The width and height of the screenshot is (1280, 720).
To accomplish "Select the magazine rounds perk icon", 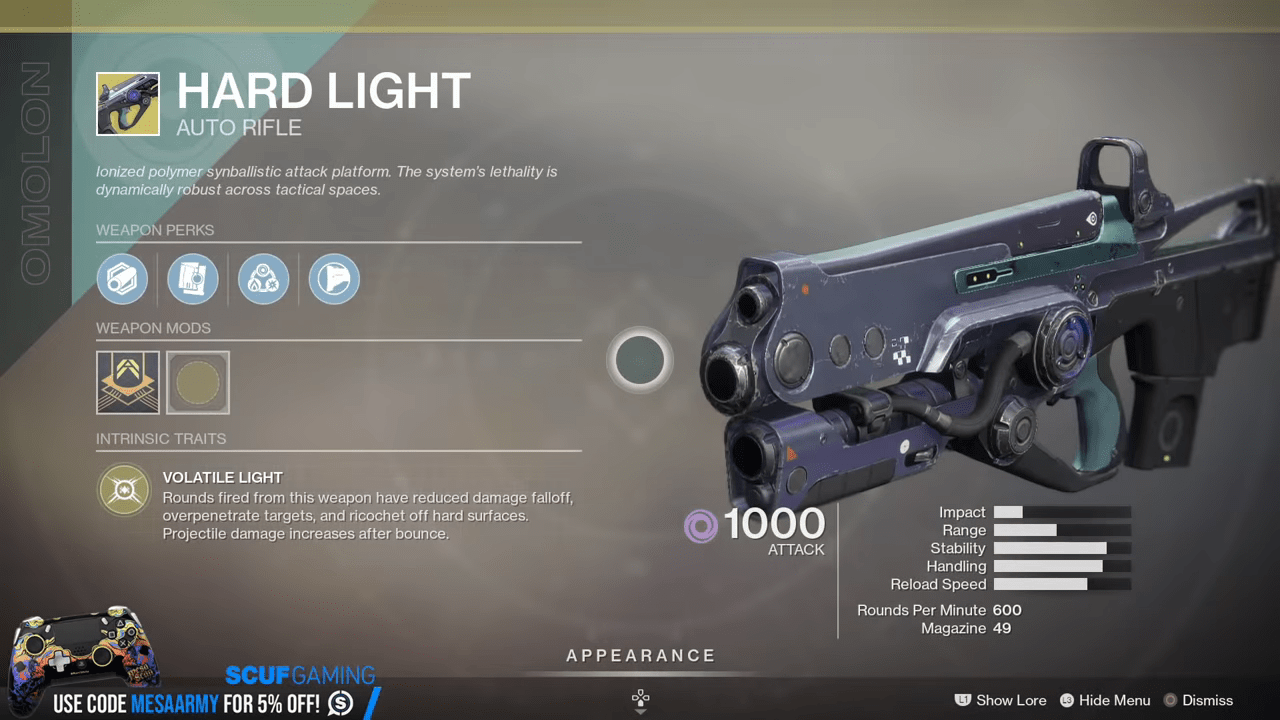I will pyautogui.click(x=193, y=278).
